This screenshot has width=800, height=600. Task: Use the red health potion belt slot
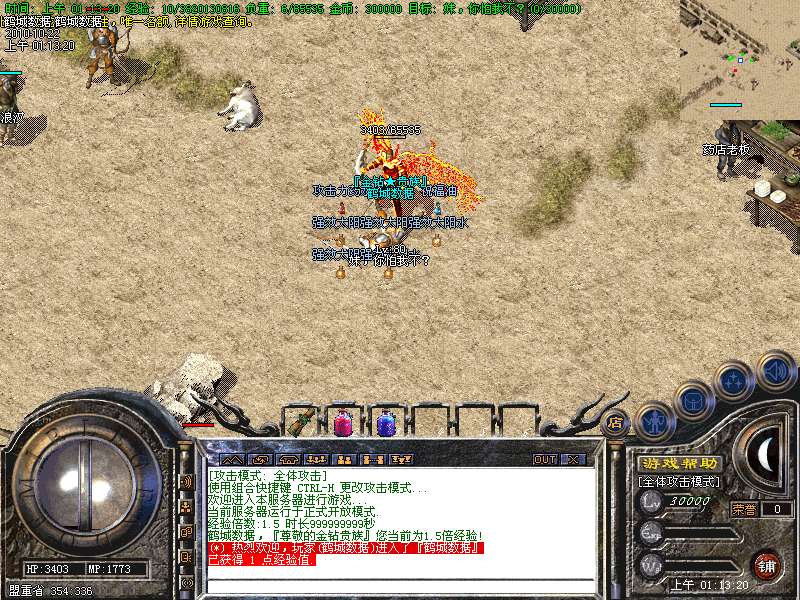(343, 422)
